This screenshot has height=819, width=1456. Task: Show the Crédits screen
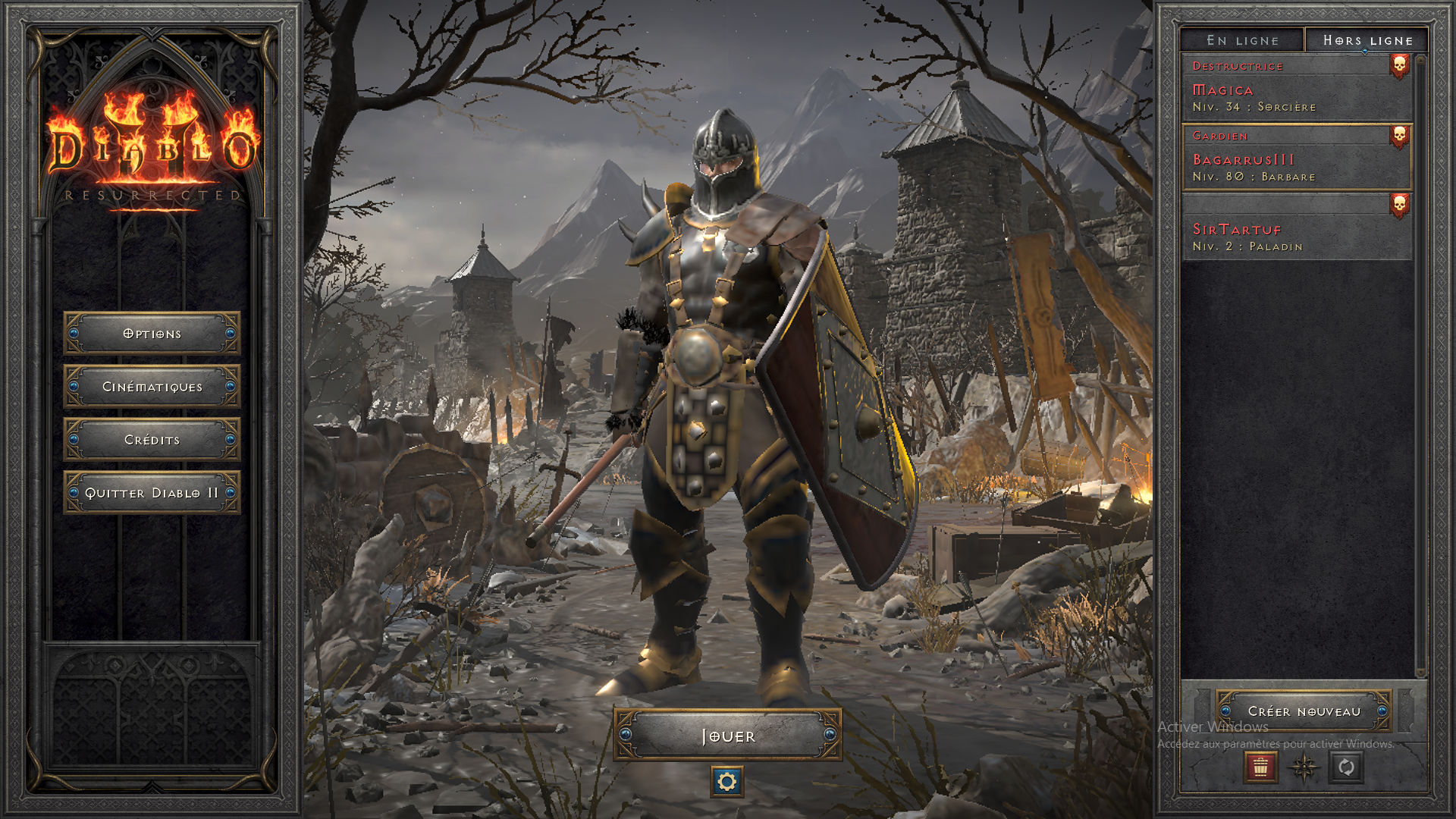pos(152,440)
